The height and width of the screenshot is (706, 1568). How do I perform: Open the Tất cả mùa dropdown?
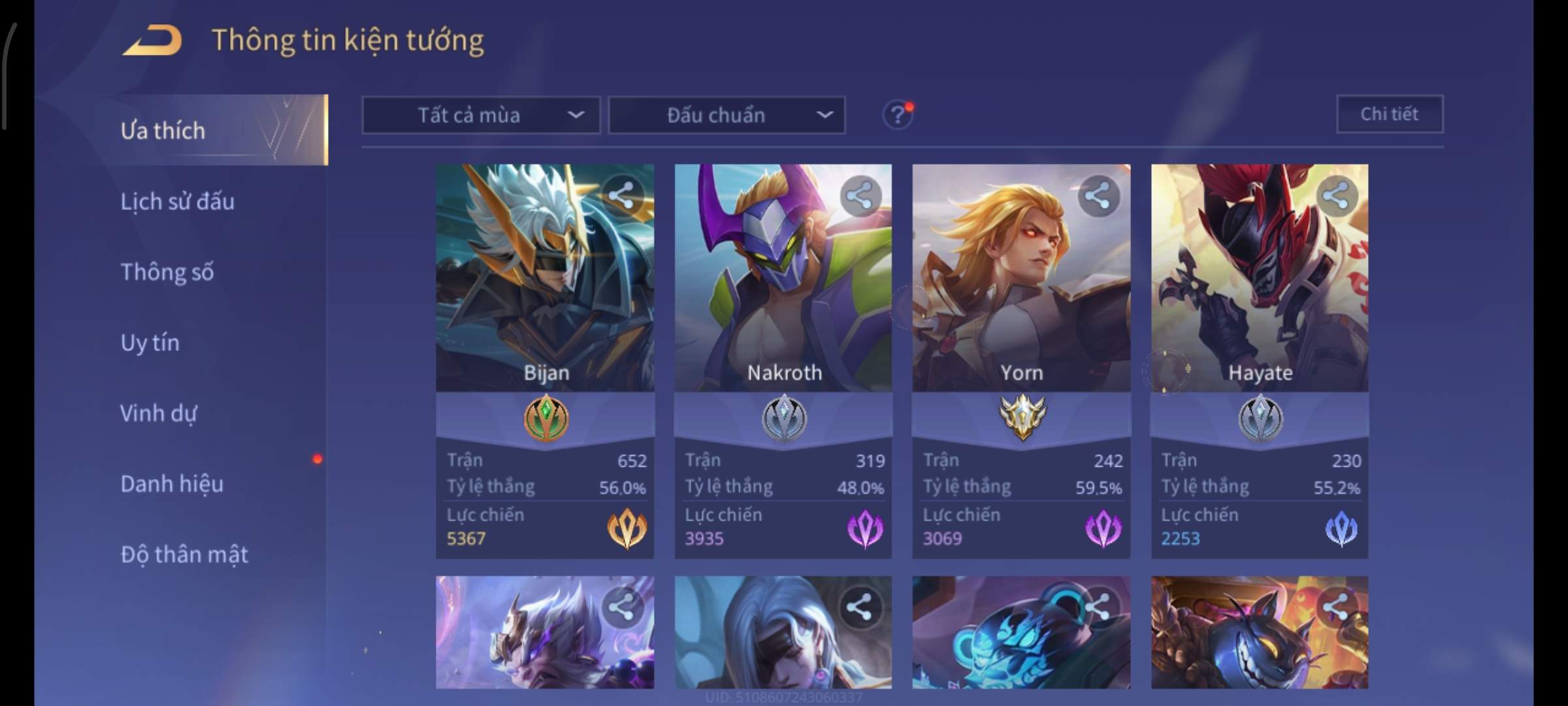point(481,116)
